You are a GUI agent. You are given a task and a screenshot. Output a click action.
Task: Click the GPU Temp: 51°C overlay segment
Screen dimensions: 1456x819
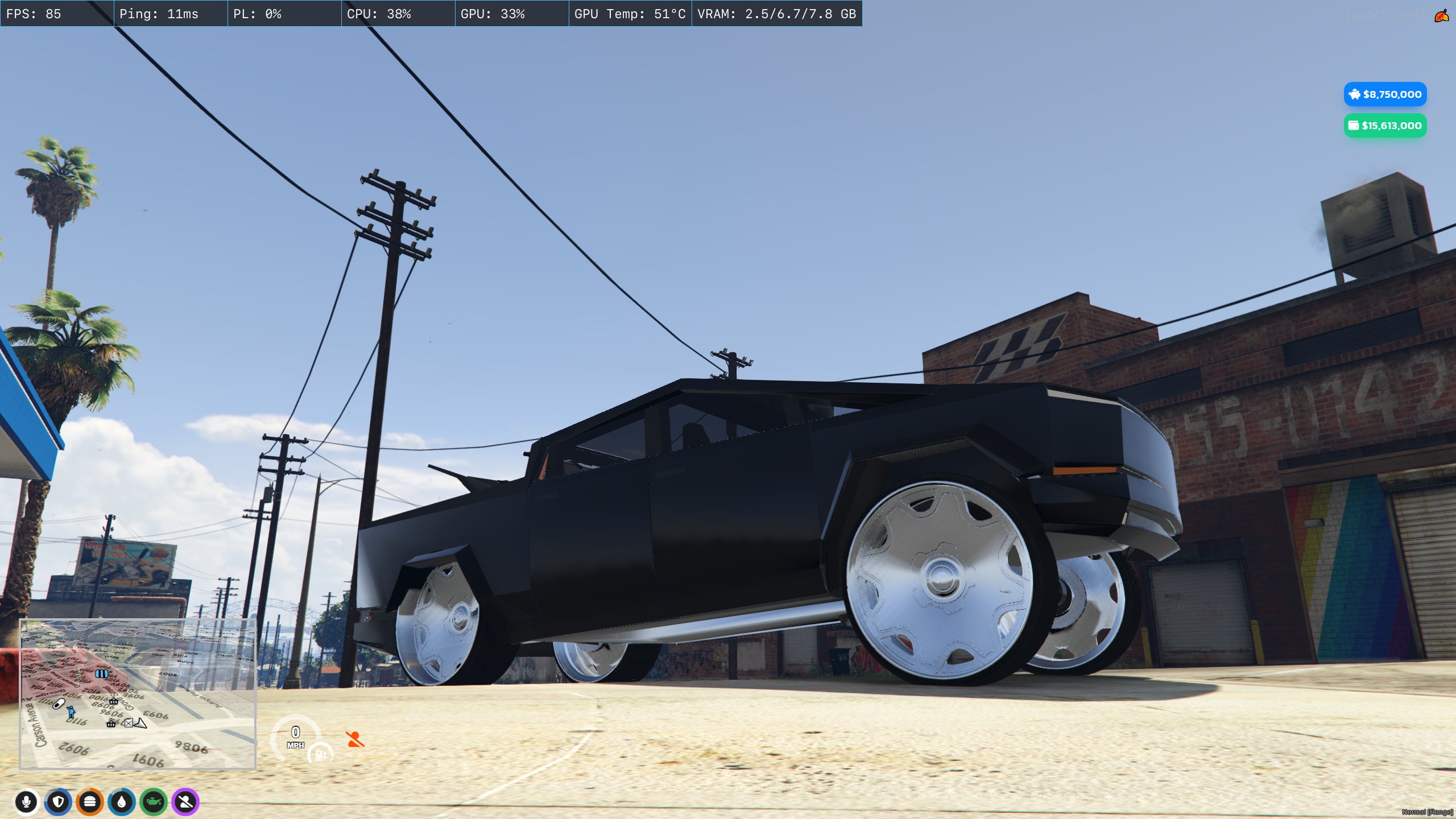[630, 14]
